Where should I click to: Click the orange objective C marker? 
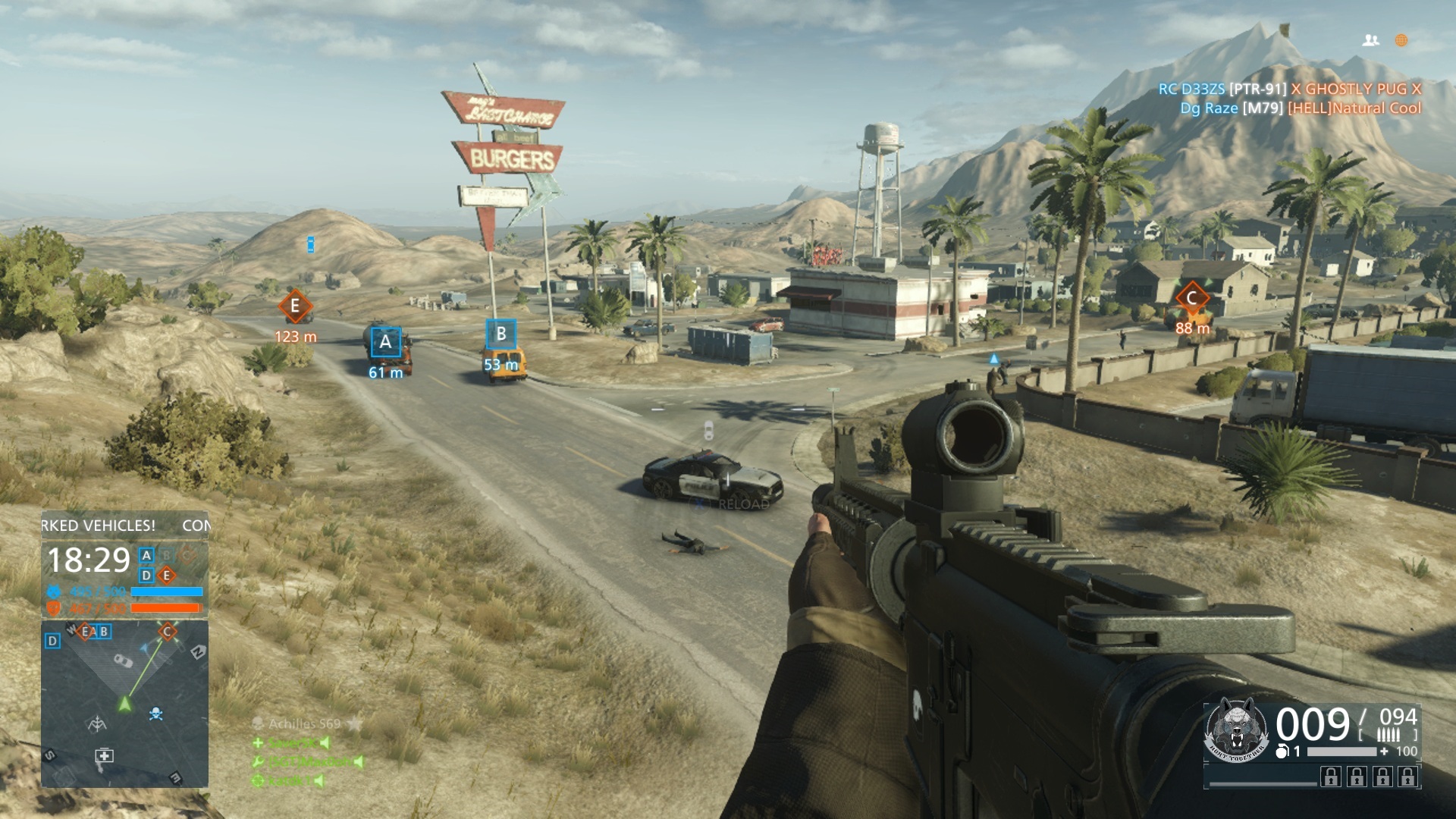tap(1191, 298)
